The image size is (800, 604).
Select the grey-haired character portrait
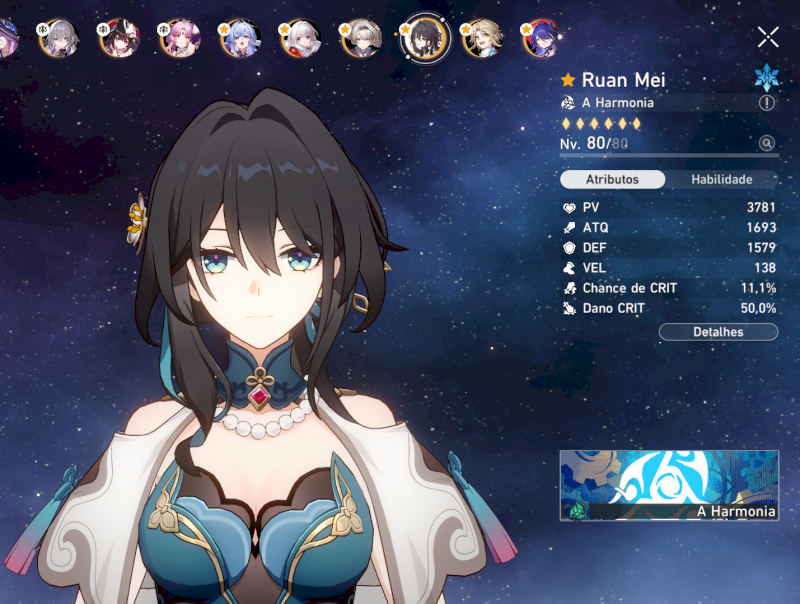pos(358,38)
